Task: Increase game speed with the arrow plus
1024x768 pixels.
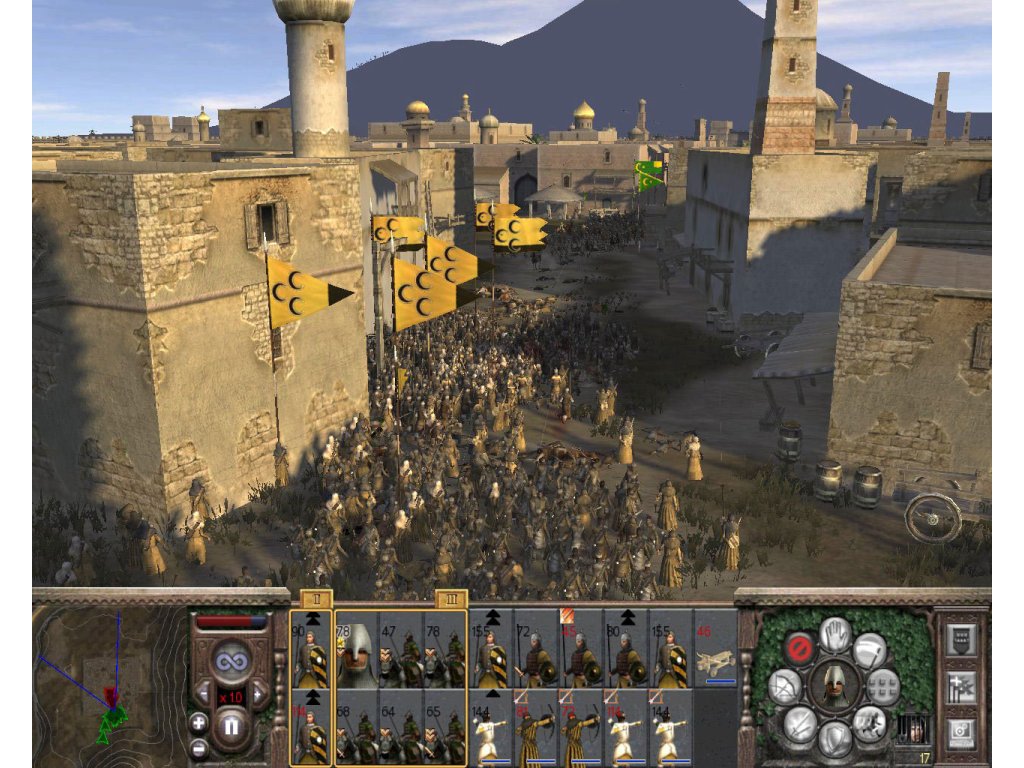Action: coord(260,692)
